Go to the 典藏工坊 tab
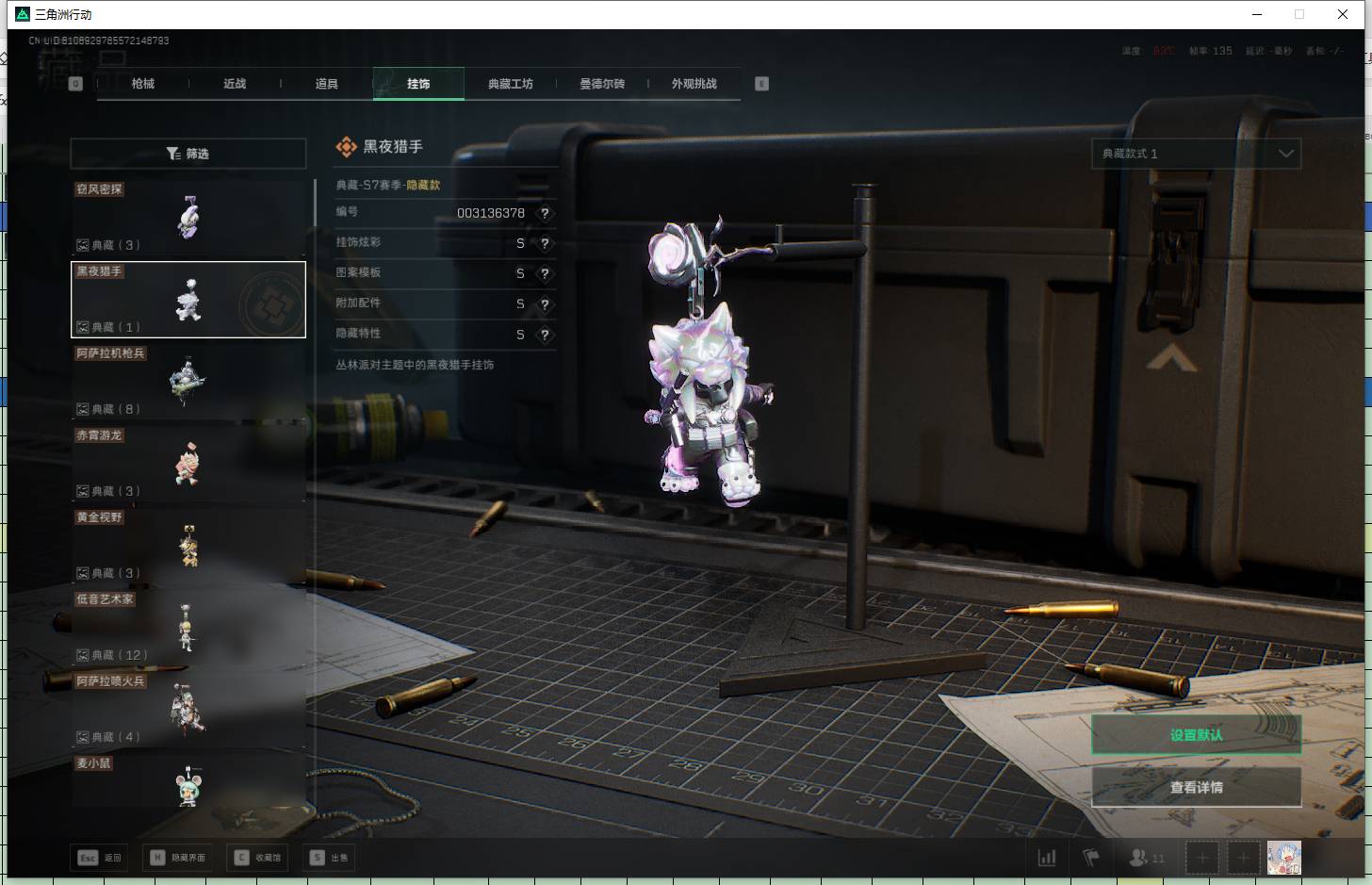 pos(510,84)
